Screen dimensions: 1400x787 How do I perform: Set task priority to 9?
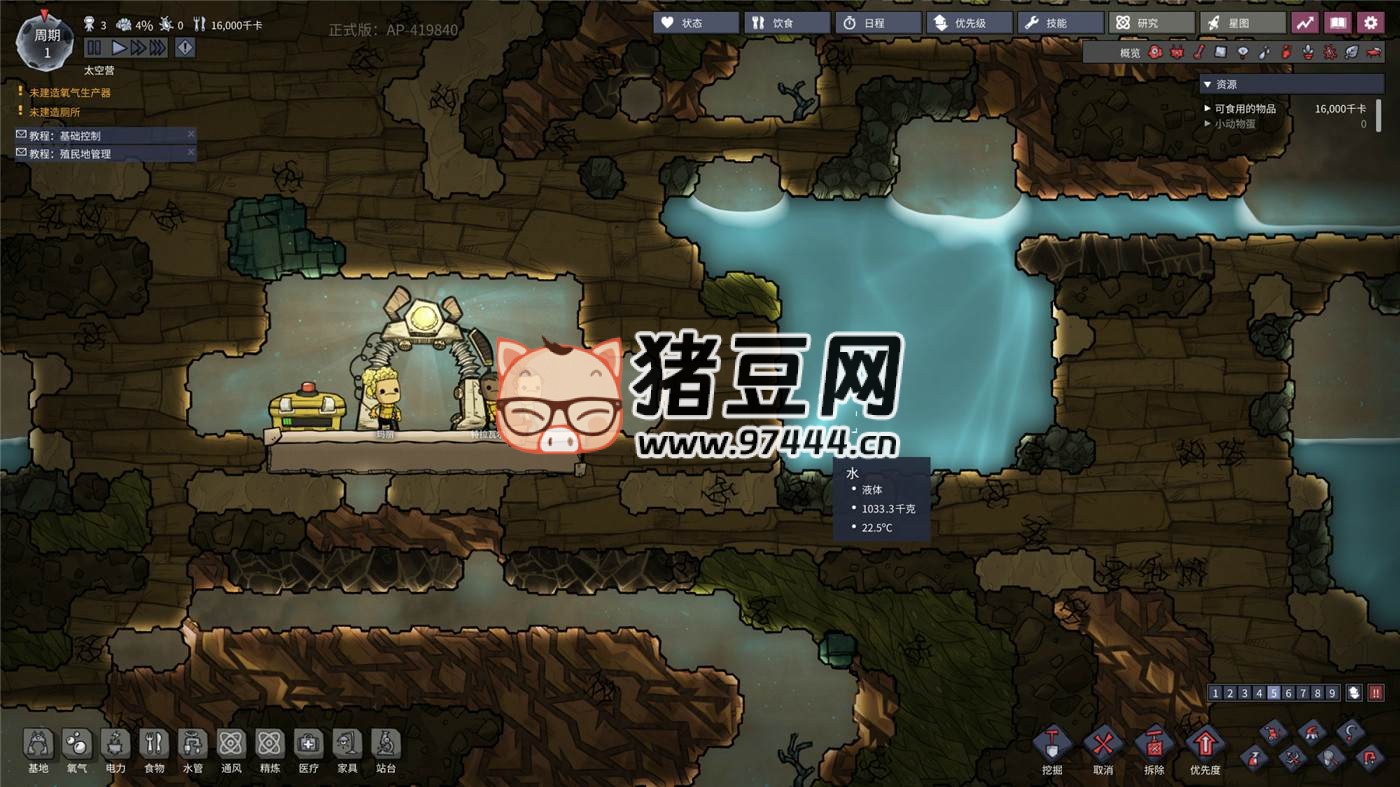coord(1331,692)
